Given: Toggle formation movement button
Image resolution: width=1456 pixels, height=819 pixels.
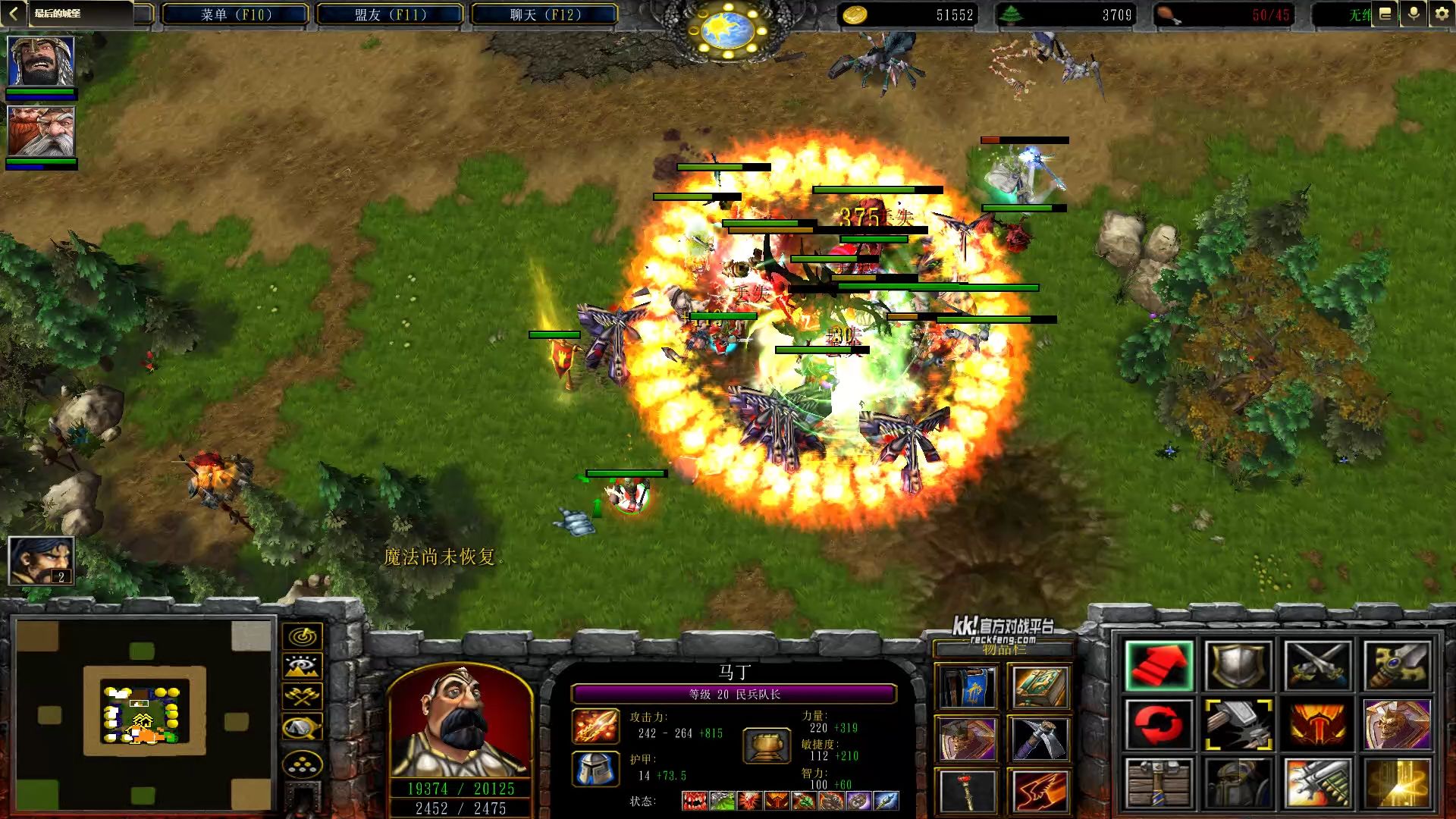Looking at the screenshot, I should click(x=303, y=765).
